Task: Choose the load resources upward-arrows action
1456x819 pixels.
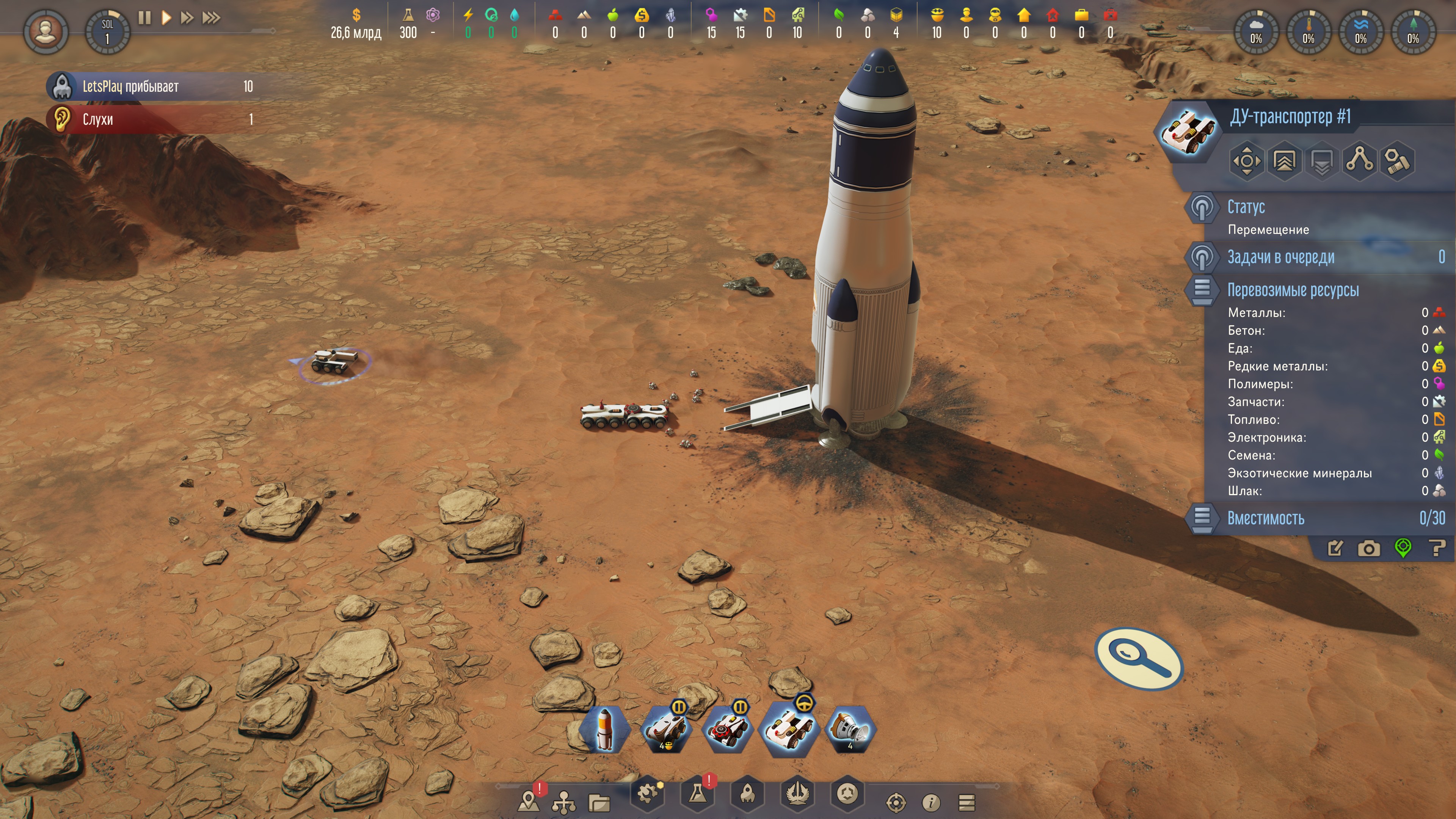Action: pos(1284,162)
